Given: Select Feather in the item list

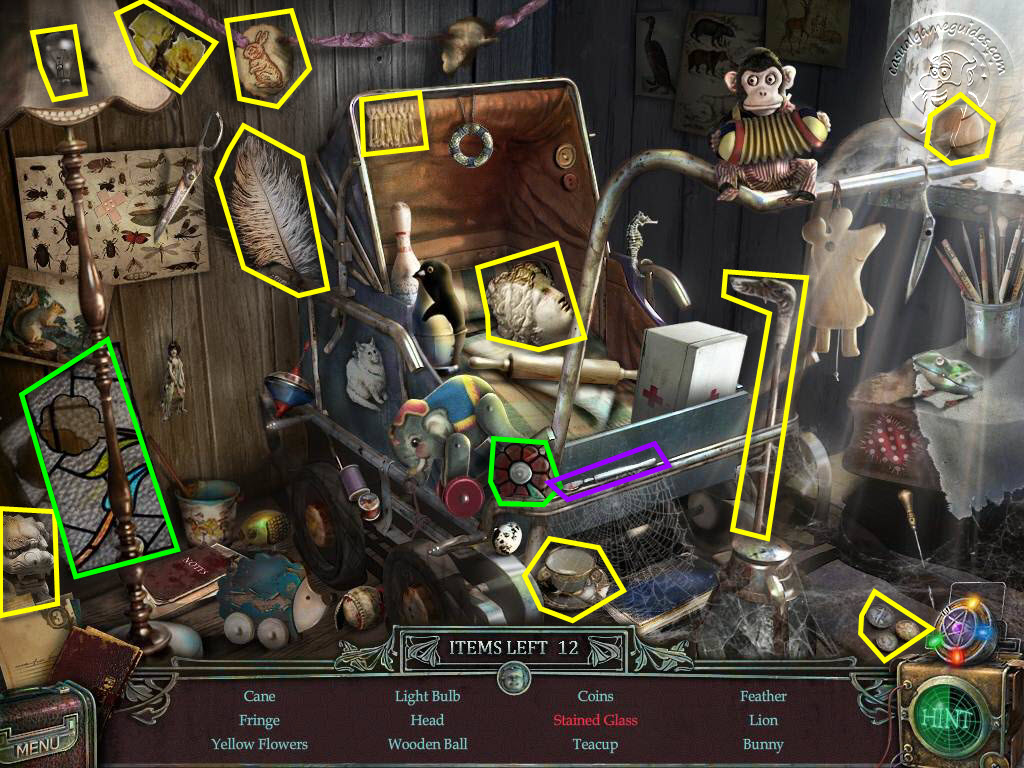Looking at the screenshot, I should coord(763,696).
